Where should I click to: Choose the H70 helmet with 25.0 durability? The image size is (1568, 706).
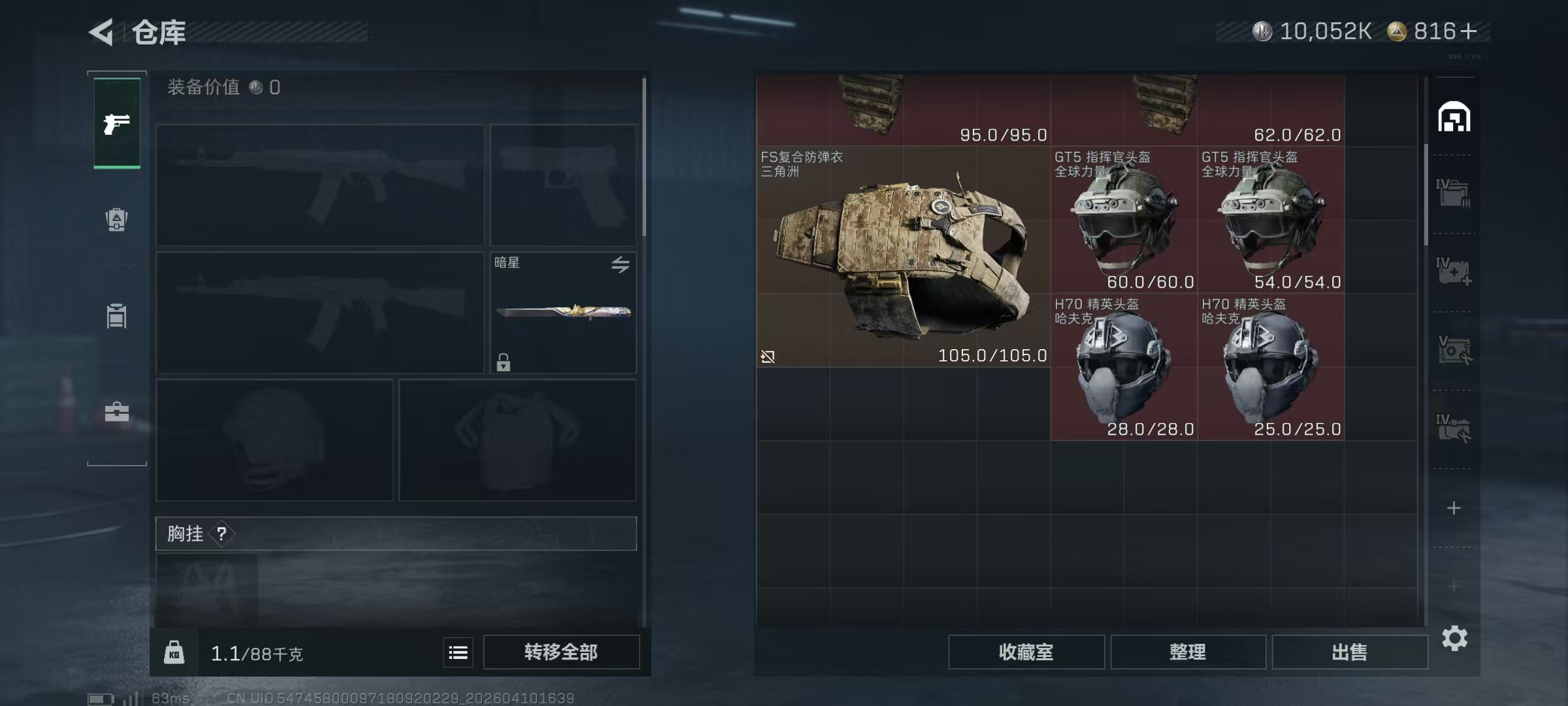click(x=1271, y=367)
